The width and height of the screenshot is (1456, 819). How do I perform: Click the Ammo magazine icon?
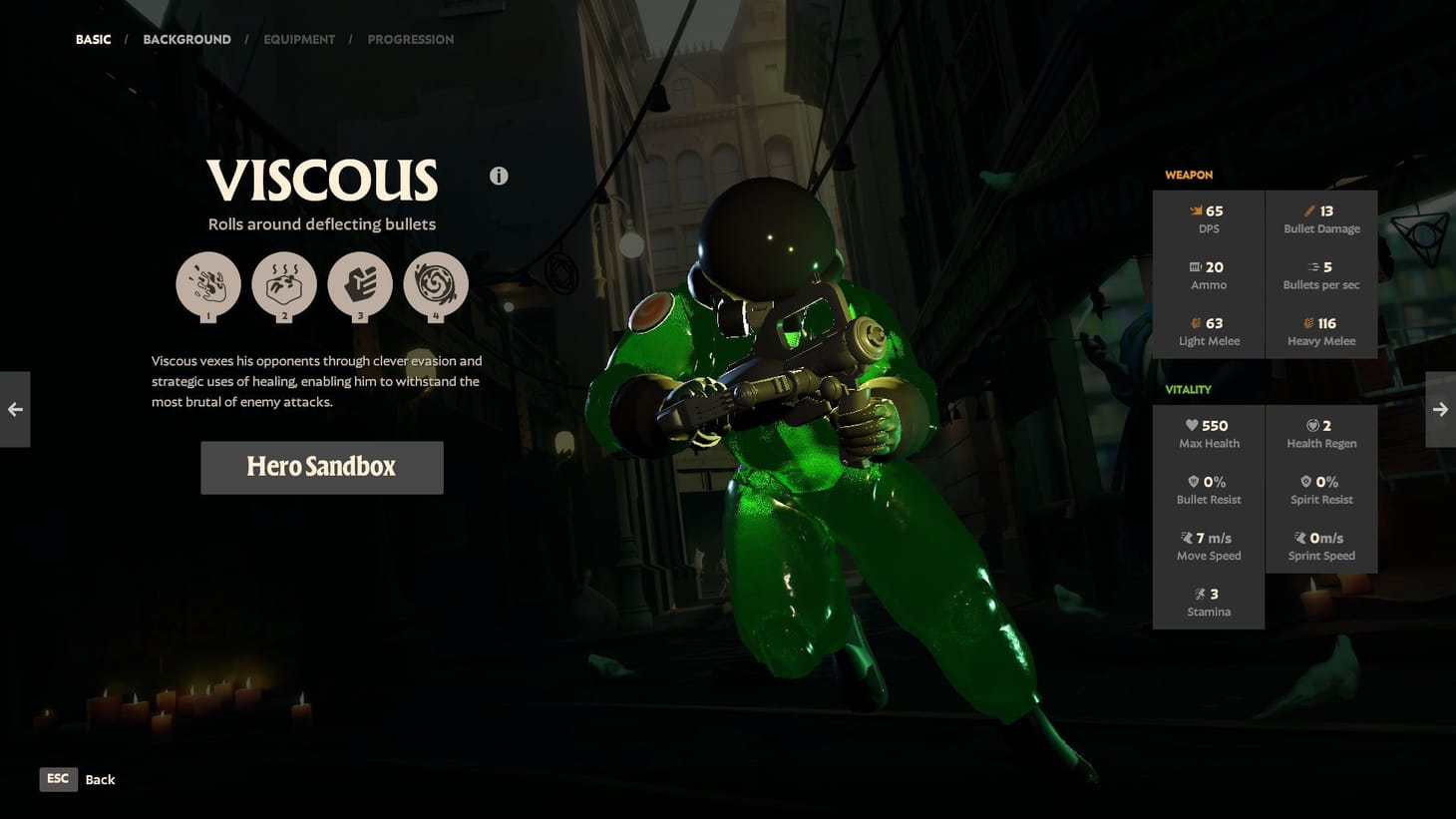(1194, 266)
